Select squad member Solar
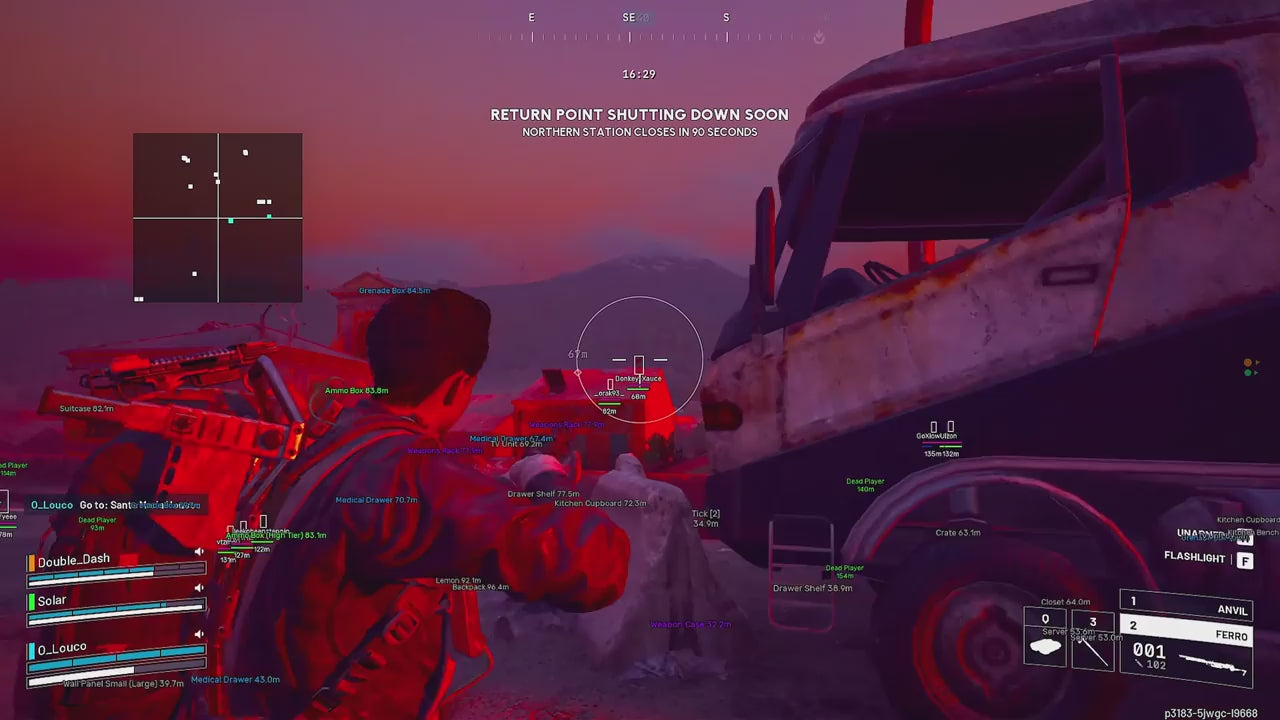1280x720 pixels. pyautogui.click(x=52, y=601)
